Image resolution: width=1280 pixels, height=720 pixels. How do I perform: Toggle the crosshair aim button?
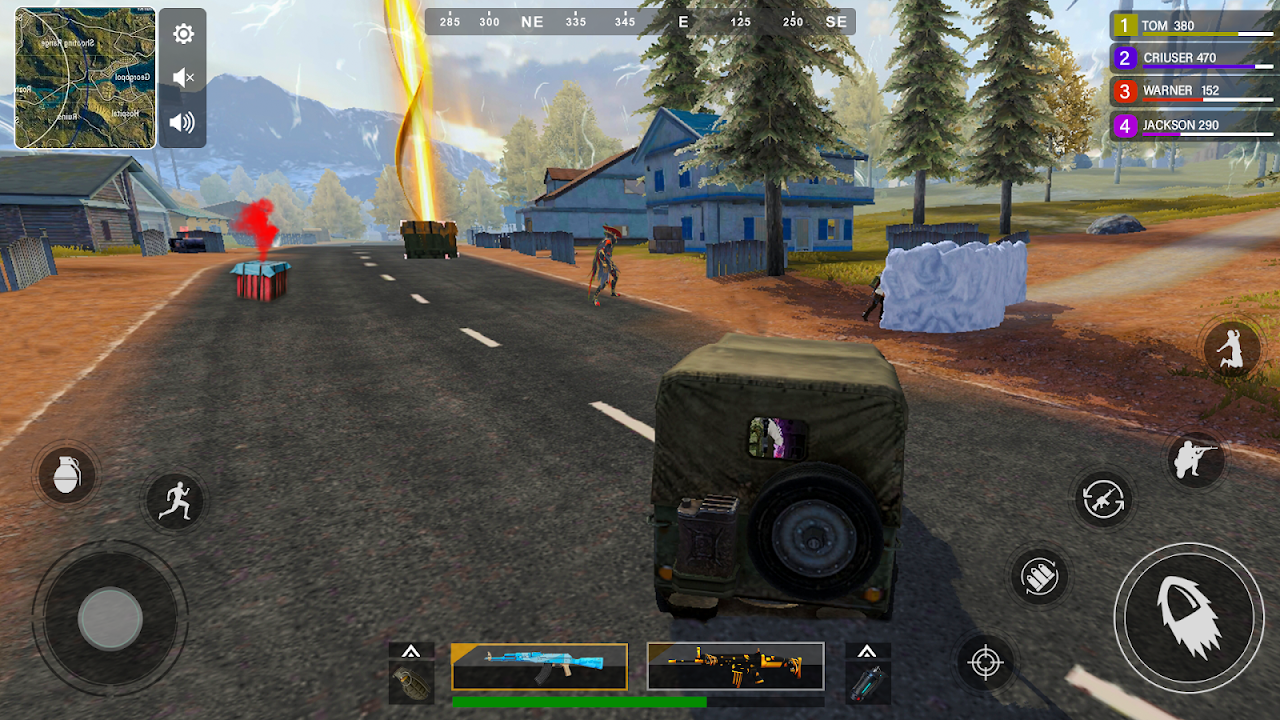(x=985, y=662)
